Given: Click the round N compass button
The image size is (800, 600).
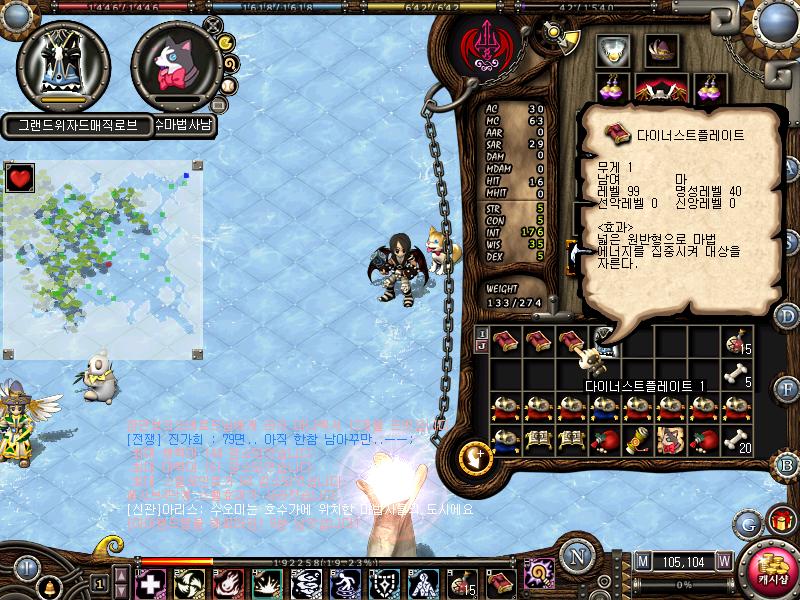Looking at the screenshot, I should coord(574,556).
